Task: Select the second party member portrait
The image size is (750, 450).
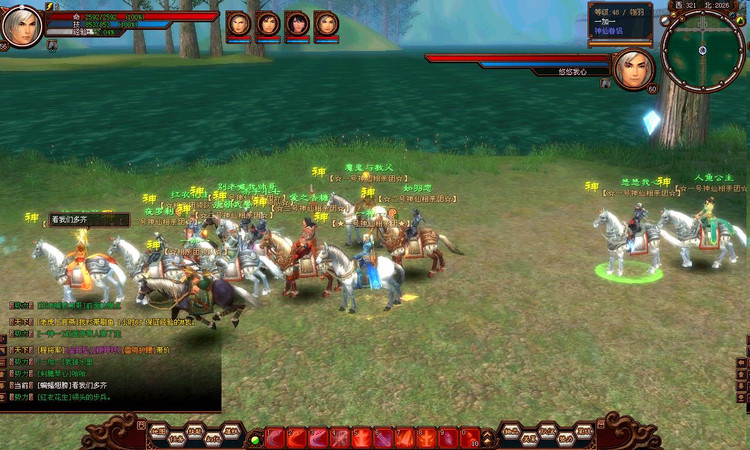Action: [x=268, y=25]
